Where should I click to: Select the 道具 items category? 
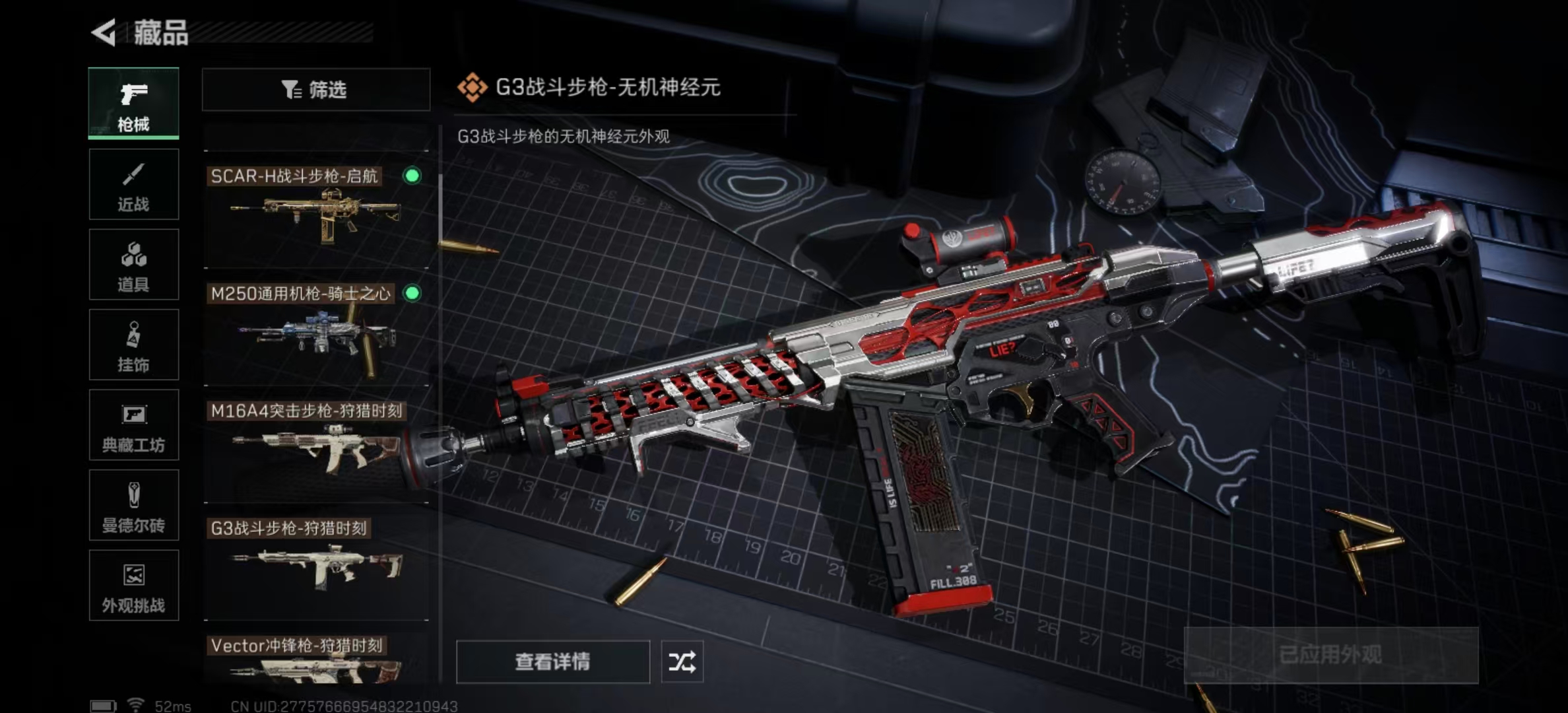pyautogui.click(x=133, y=265)
